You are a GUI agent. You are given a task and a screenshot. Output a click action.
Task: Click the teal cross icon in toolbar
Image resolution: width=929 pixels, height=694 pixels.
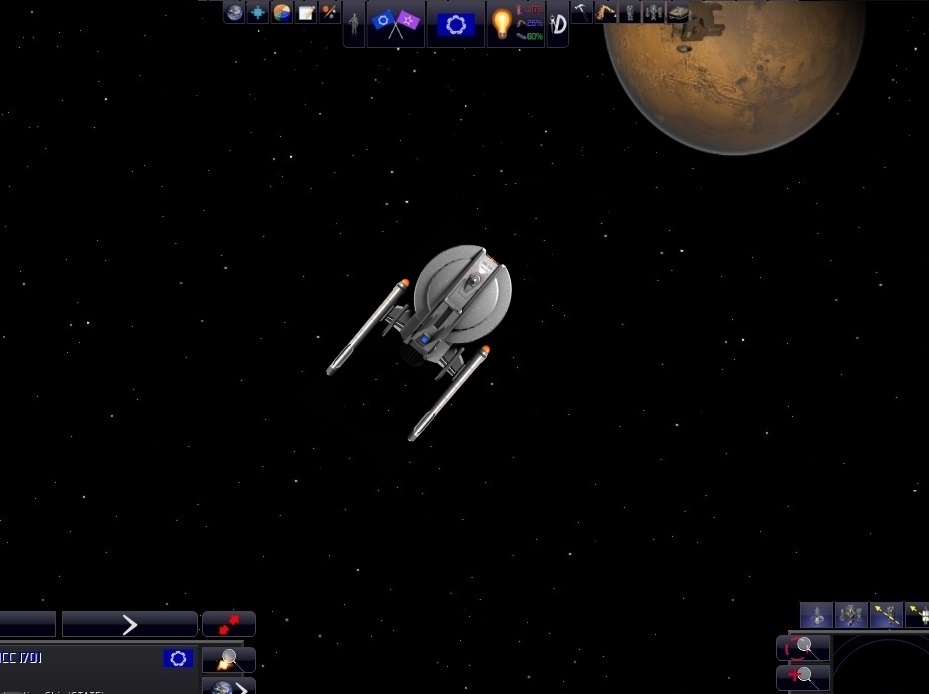pos(259,12)
